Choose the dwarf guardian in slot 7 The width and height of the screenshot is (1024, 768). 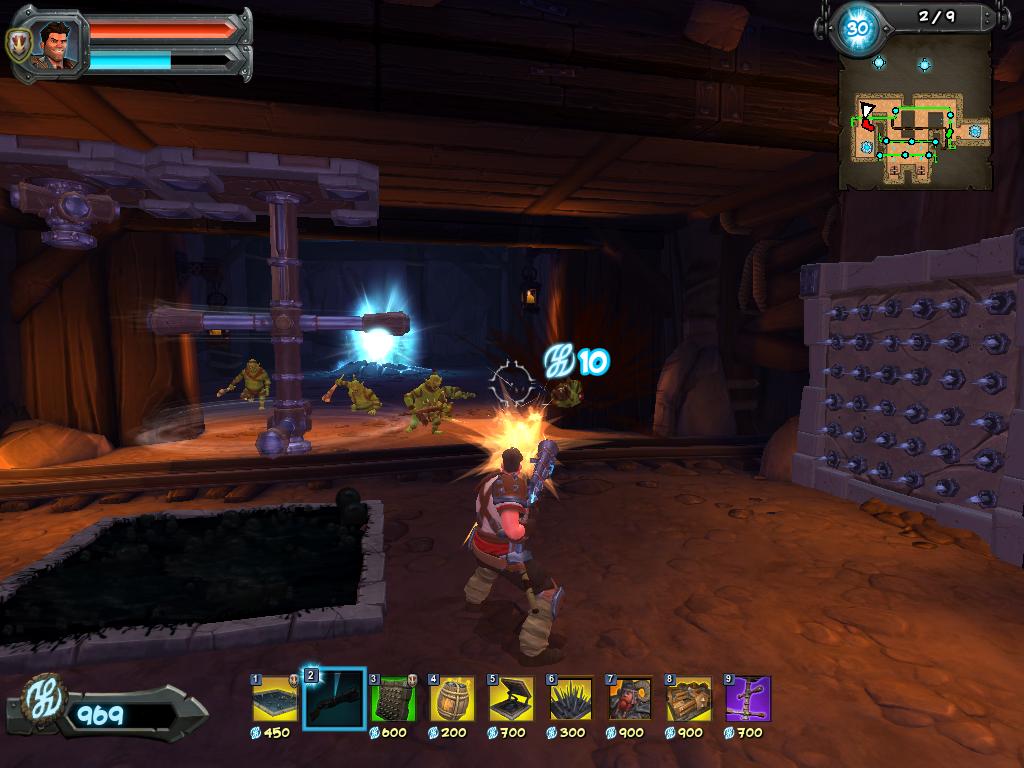coord(629,699)
